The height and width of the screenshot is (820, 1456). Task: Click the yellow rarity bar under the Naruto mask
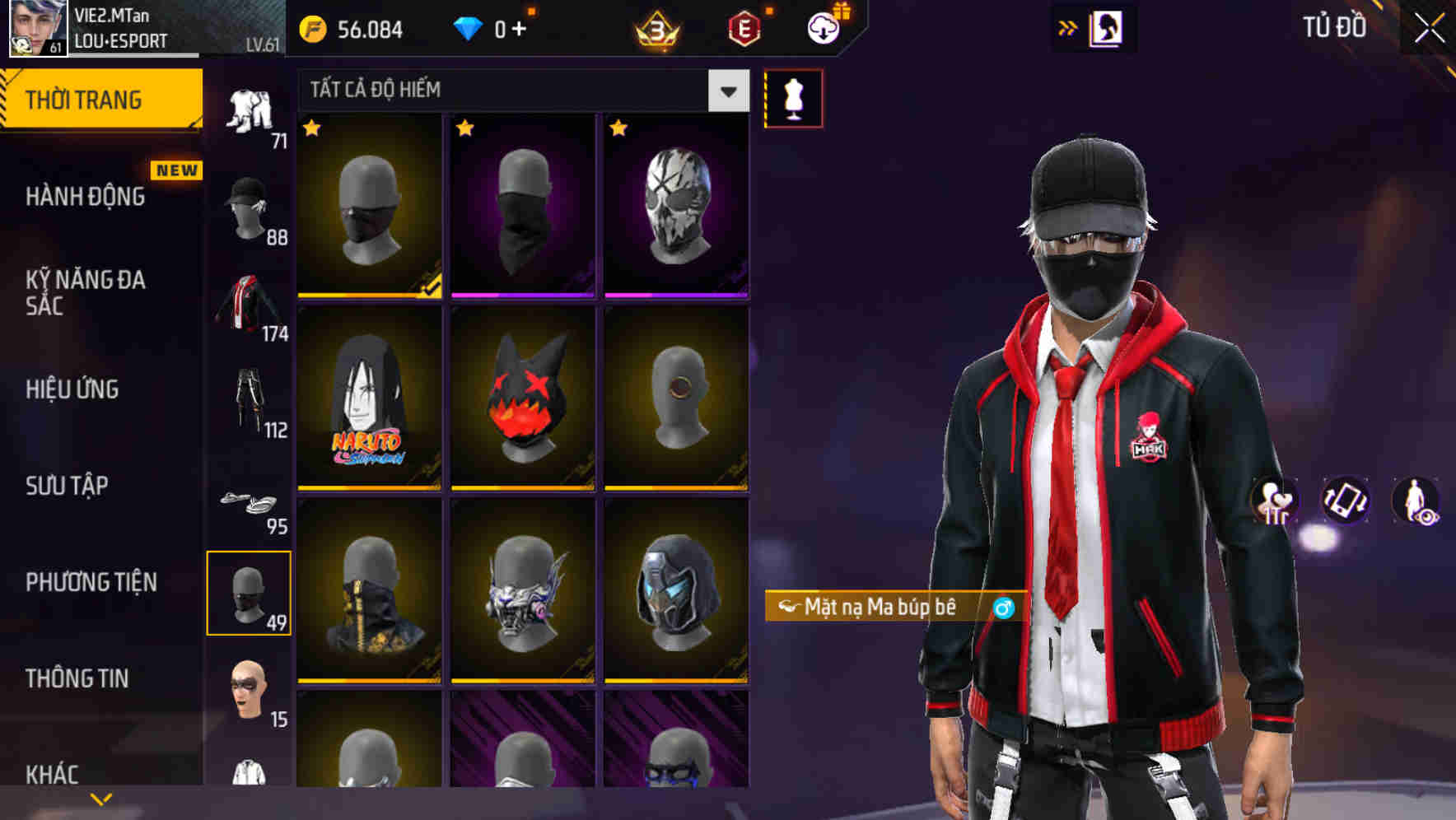tap(369, 488)
